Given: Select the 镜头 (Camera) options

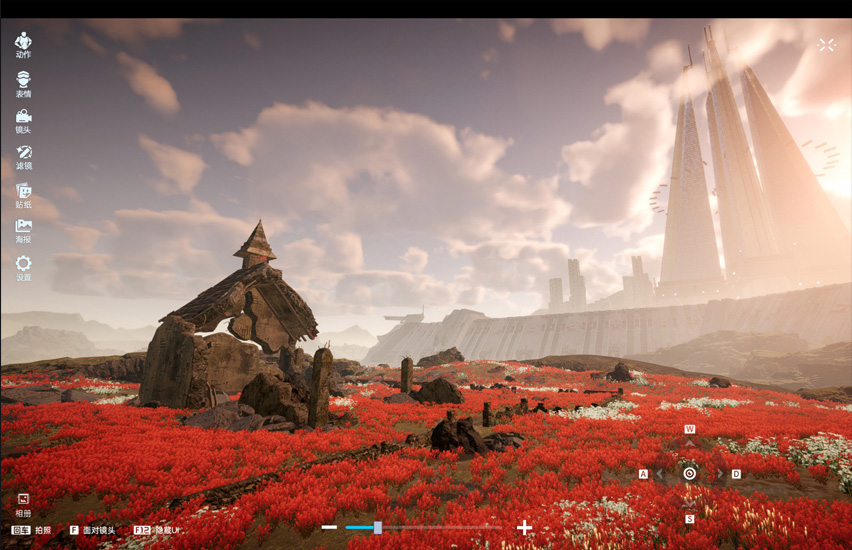Looking at the screenshot, I should tap(23, 119).
